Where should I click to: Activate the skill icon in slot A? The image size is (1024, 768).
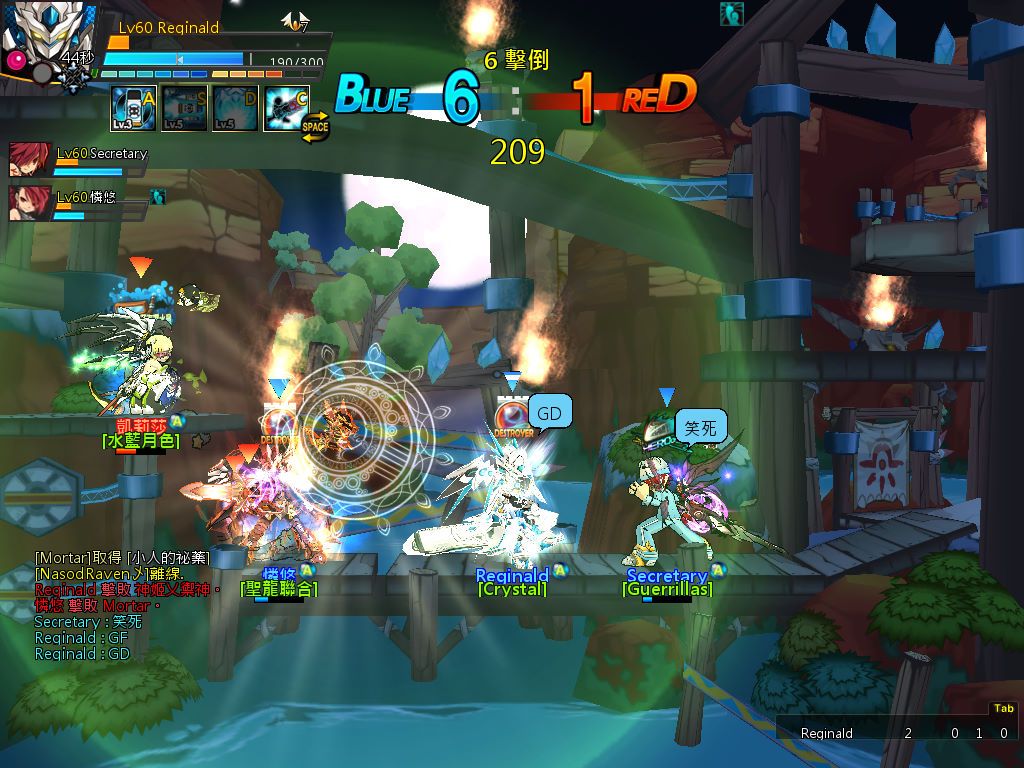click(x=133, y=108)
